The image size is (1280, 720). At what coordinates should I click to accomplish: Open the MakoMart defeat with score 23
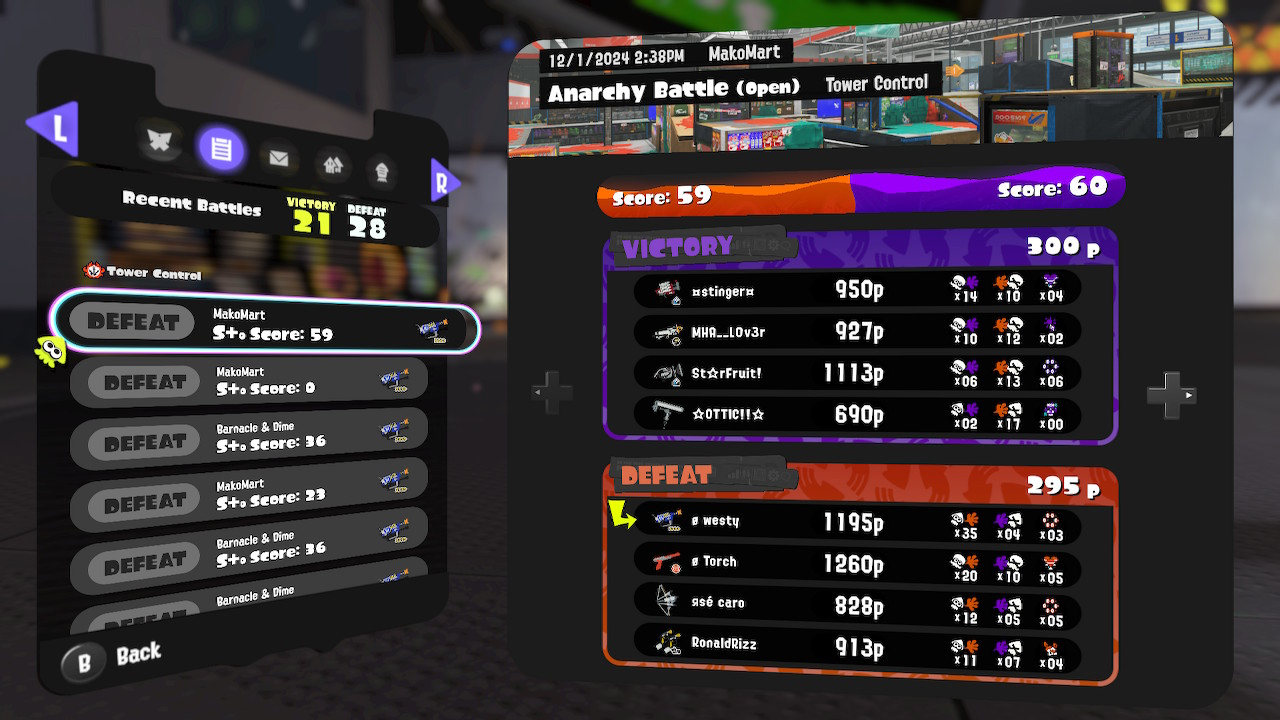click(250, 496)
